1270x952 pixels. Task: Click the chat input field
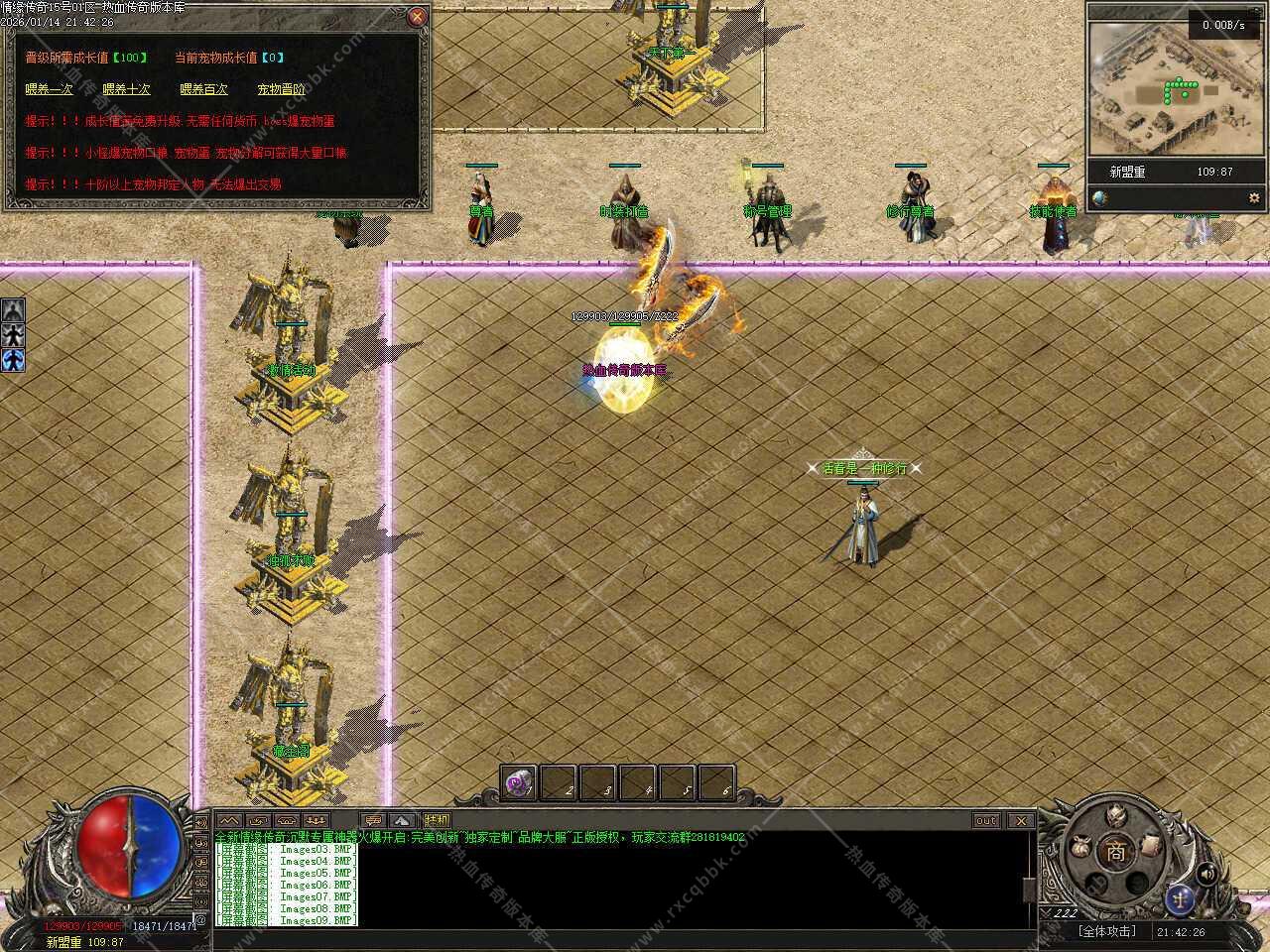pos(615,935)
